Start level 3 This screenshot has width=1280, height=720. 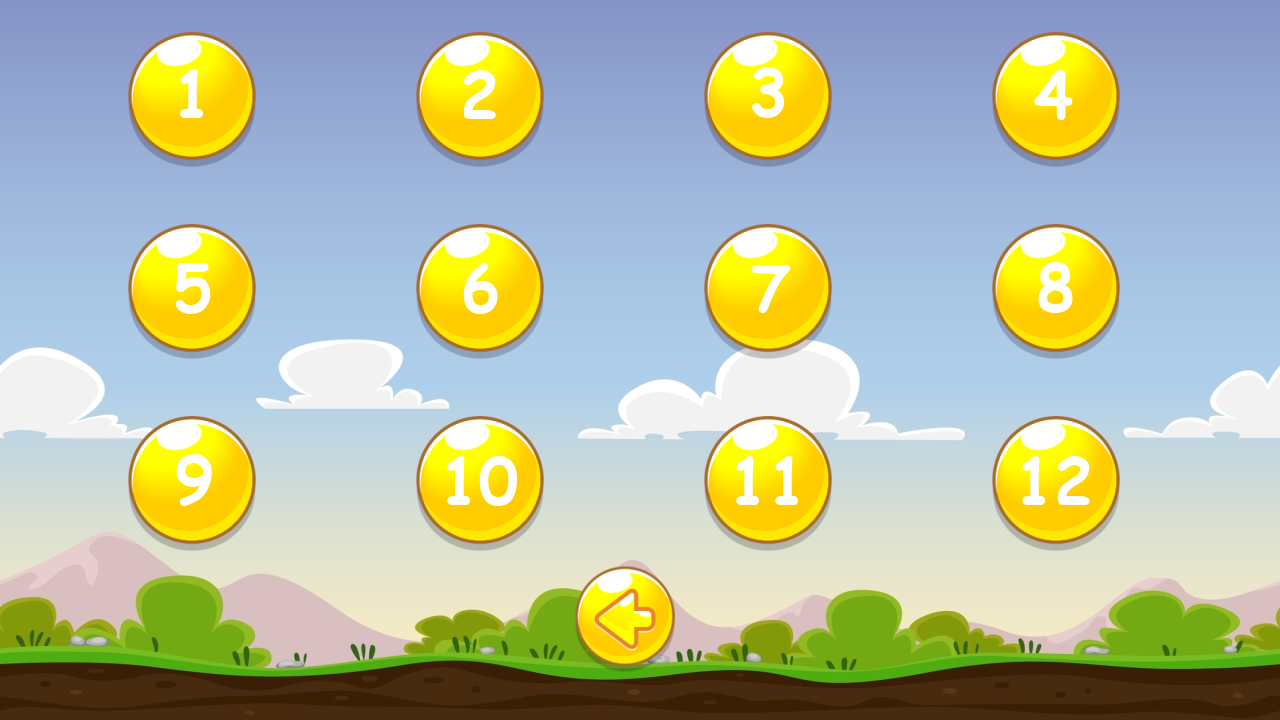767,95
